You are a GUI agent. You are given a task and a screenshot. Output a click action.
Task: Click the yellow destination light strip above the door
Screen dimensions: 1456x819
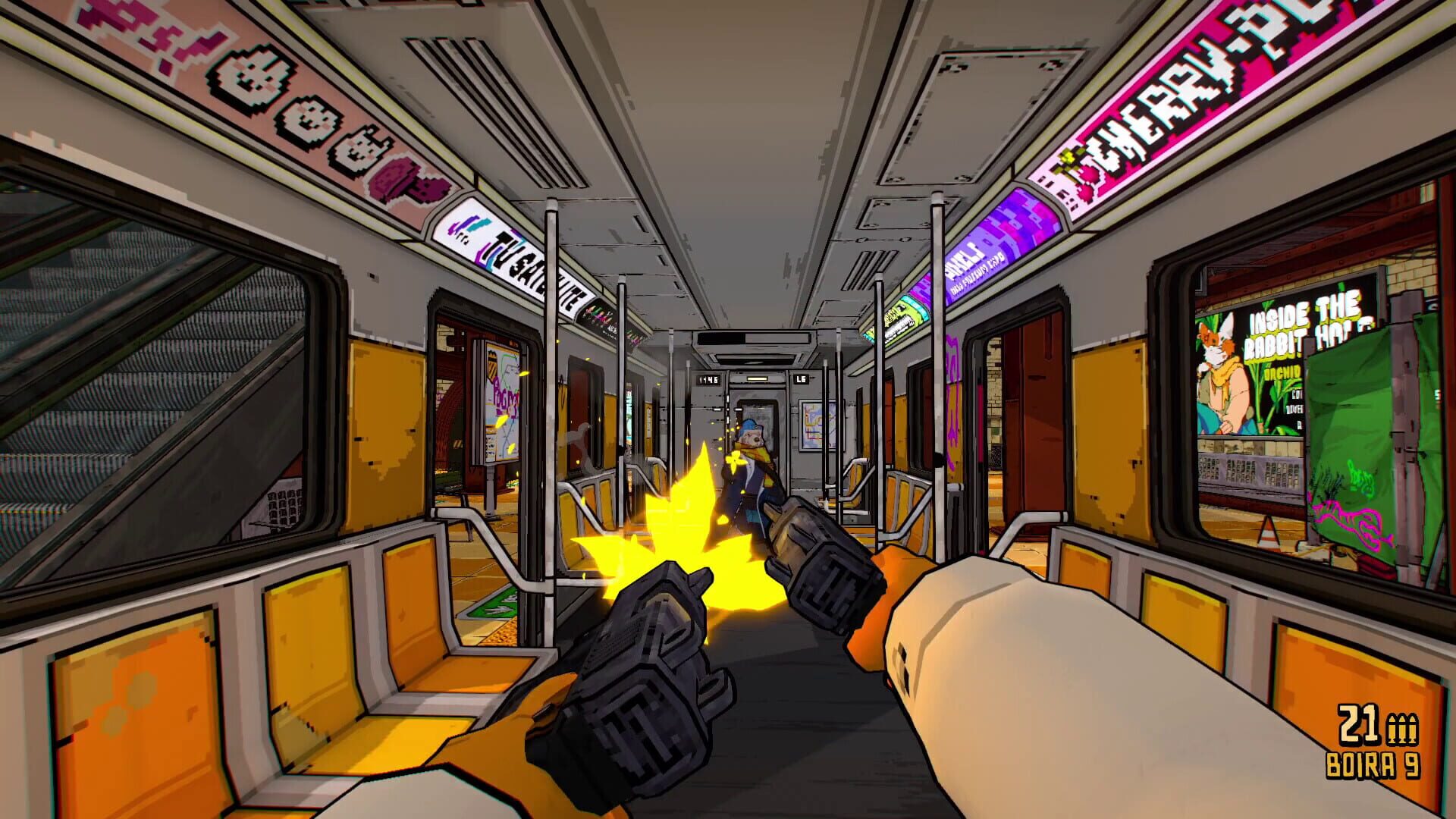pos(757,378)
